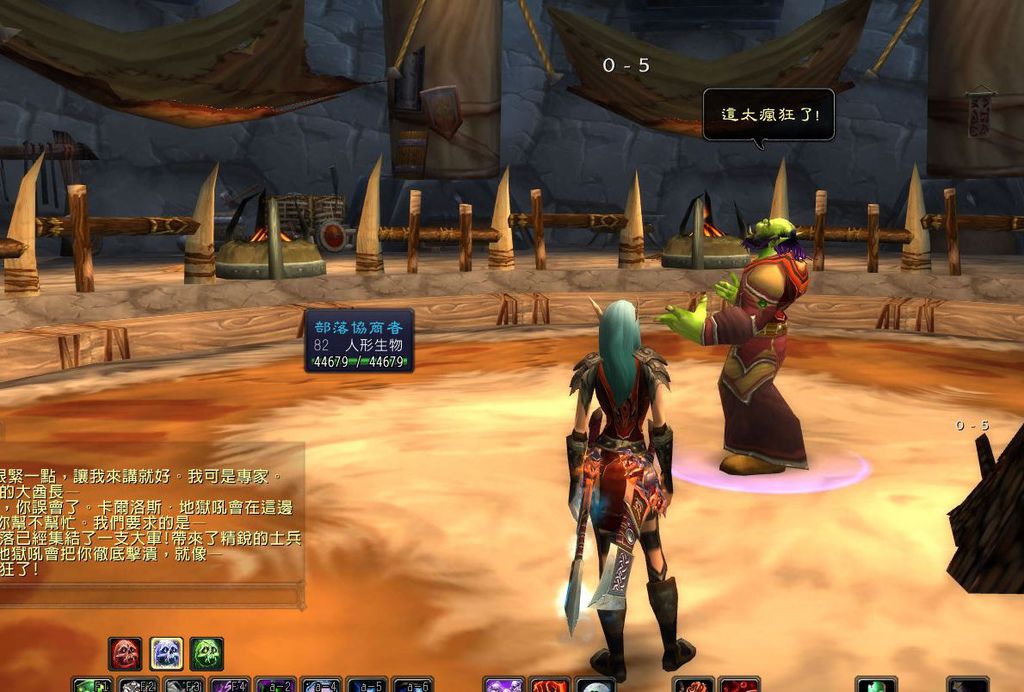Activate the blue skull stance icon
This screenshot has width=1024, height=692.
tap(166, 654)
